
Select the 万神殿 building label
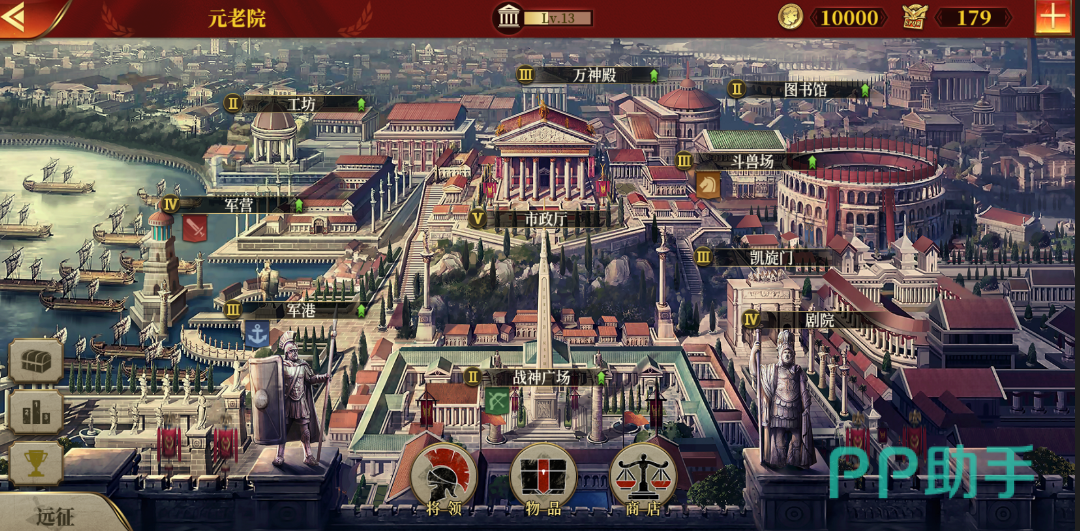coord(595,75)
